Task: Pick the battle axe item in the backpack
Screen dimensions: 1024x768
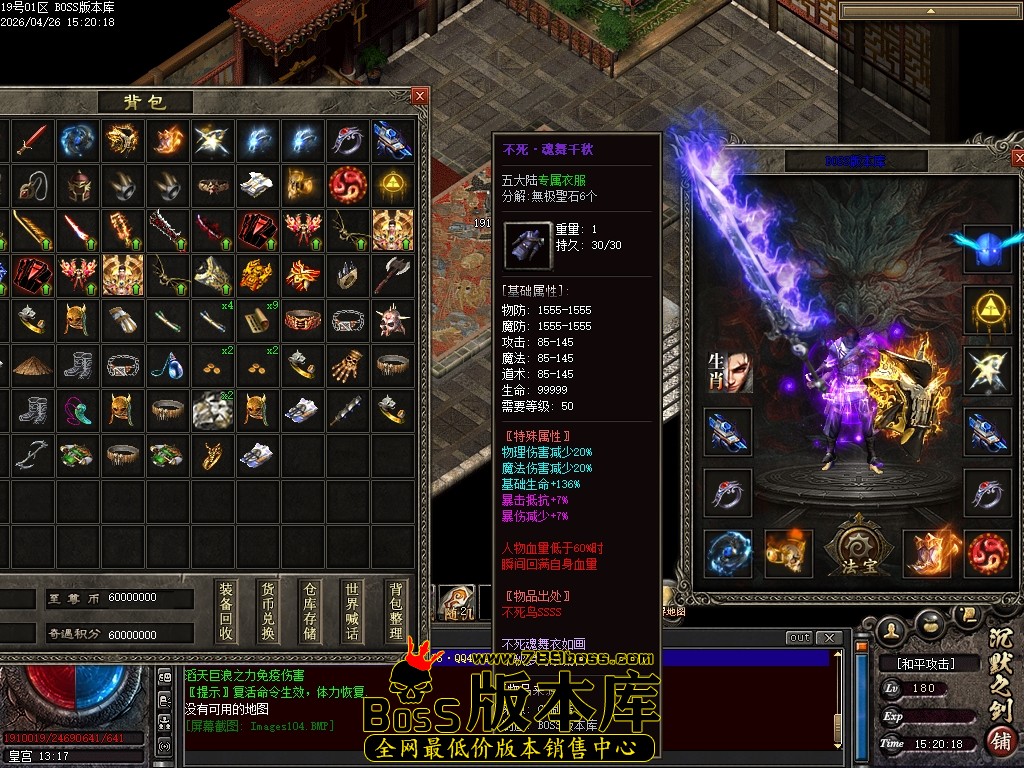Action: (392, 273)
